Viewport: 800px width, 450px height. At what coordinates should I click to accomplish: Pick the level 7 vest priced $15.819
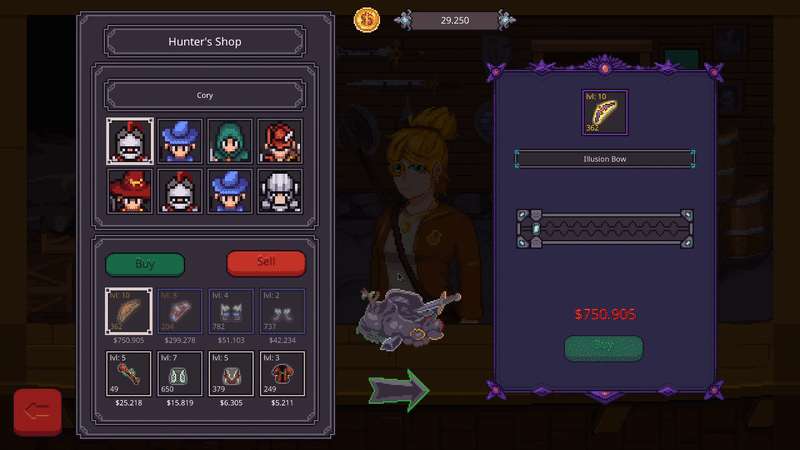(x=180, y=373)
